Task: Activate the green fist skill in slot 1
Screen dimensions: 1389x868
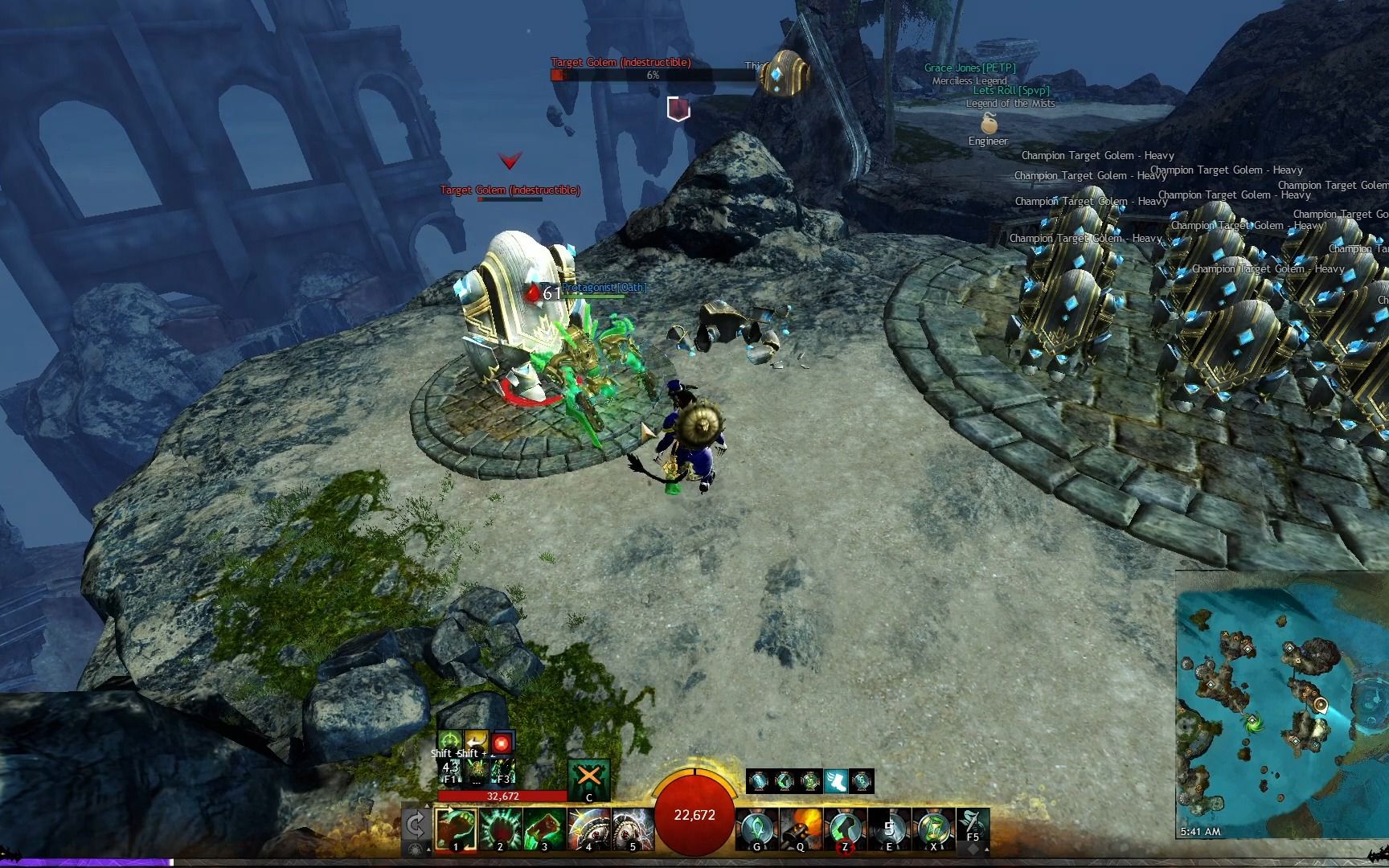Action: (x=456, y=829)
